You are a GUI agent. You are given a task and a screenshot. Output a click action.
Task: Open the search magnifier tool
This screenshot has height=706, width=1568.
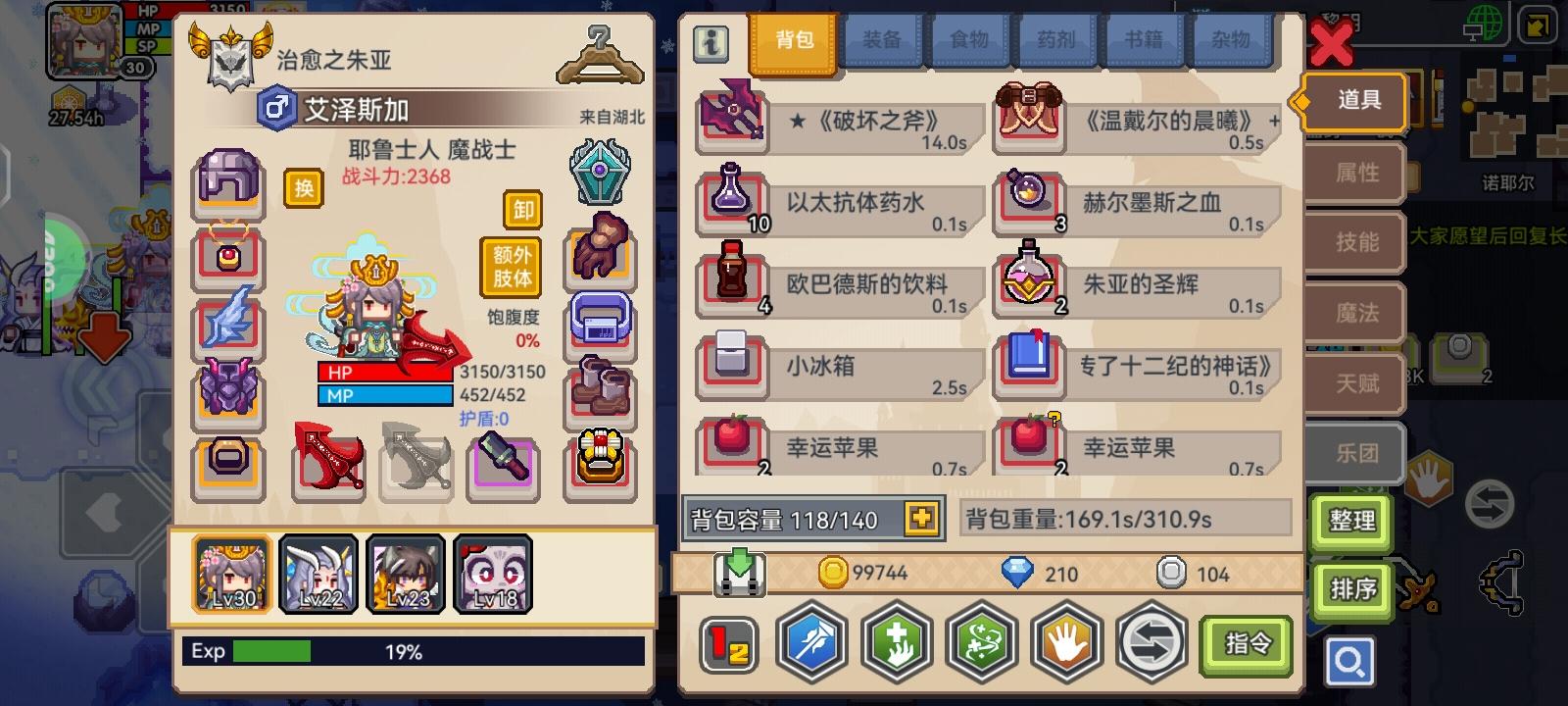click(1349, 661)
